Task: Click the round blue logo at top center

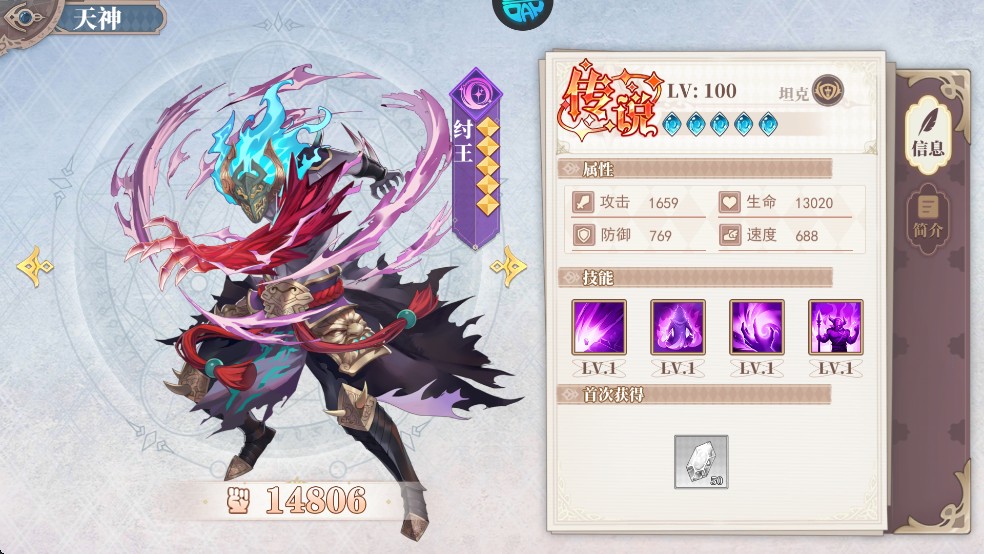Action: click(x=523, y=12)
